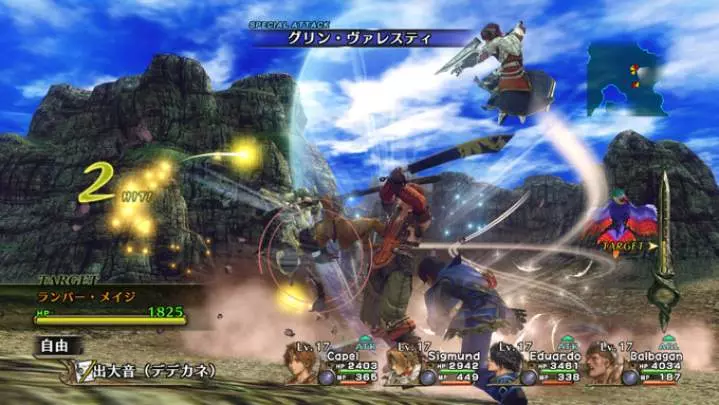Choose Sigmund's character portrait
The height and width of the screenshot is (405, 719).
tap(403, 366)
